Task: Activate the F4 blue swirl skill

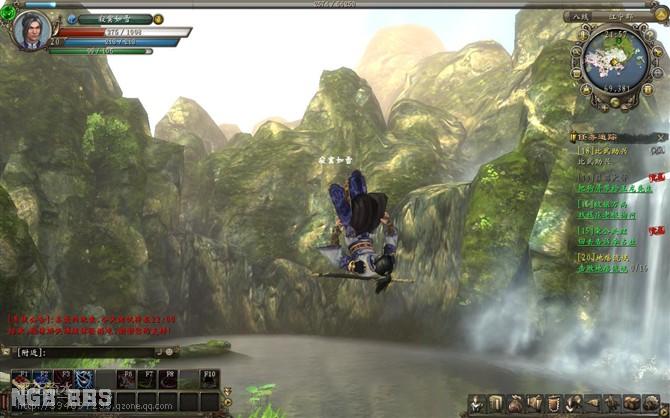Action: (x=85, y=379)
